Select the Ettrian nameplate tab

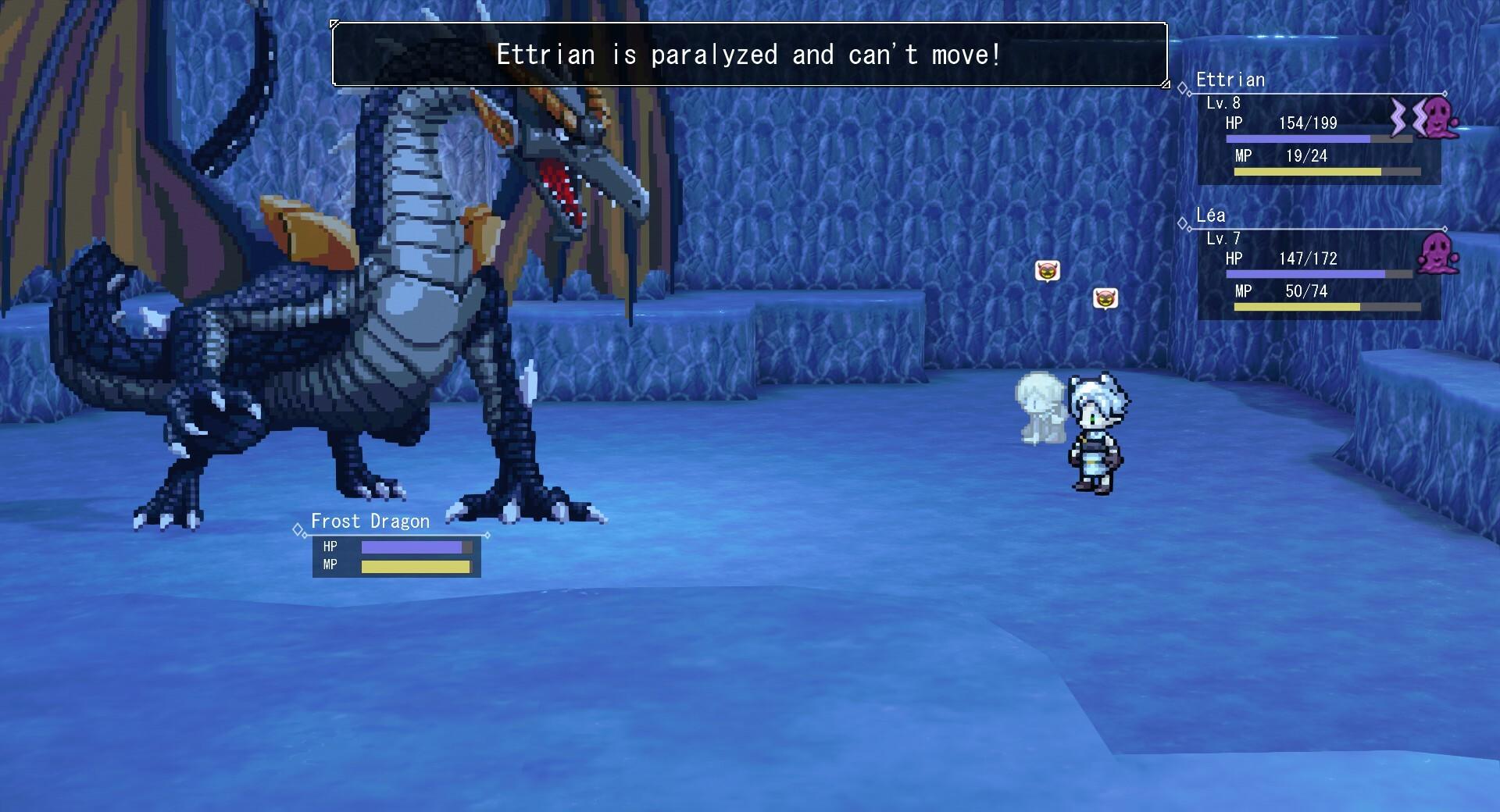pos(1230,80)
